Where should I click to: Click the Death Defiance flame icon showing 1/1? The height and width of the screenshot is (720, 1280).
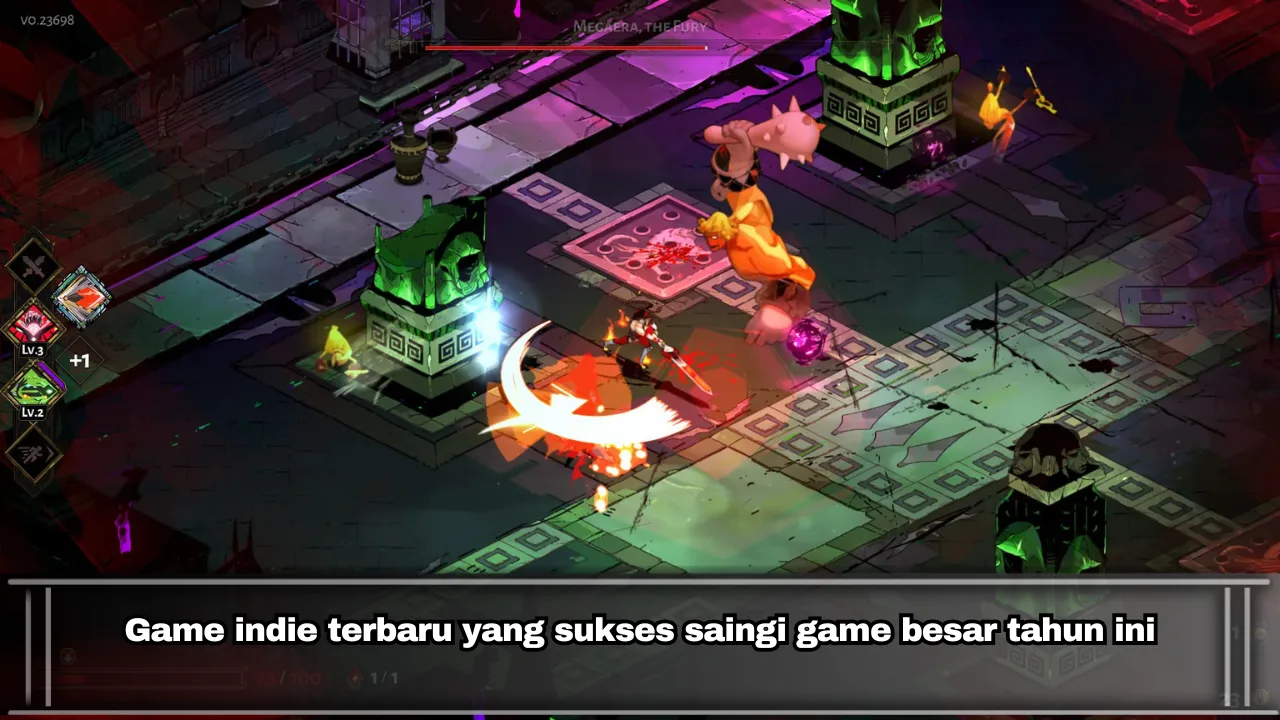356,677
